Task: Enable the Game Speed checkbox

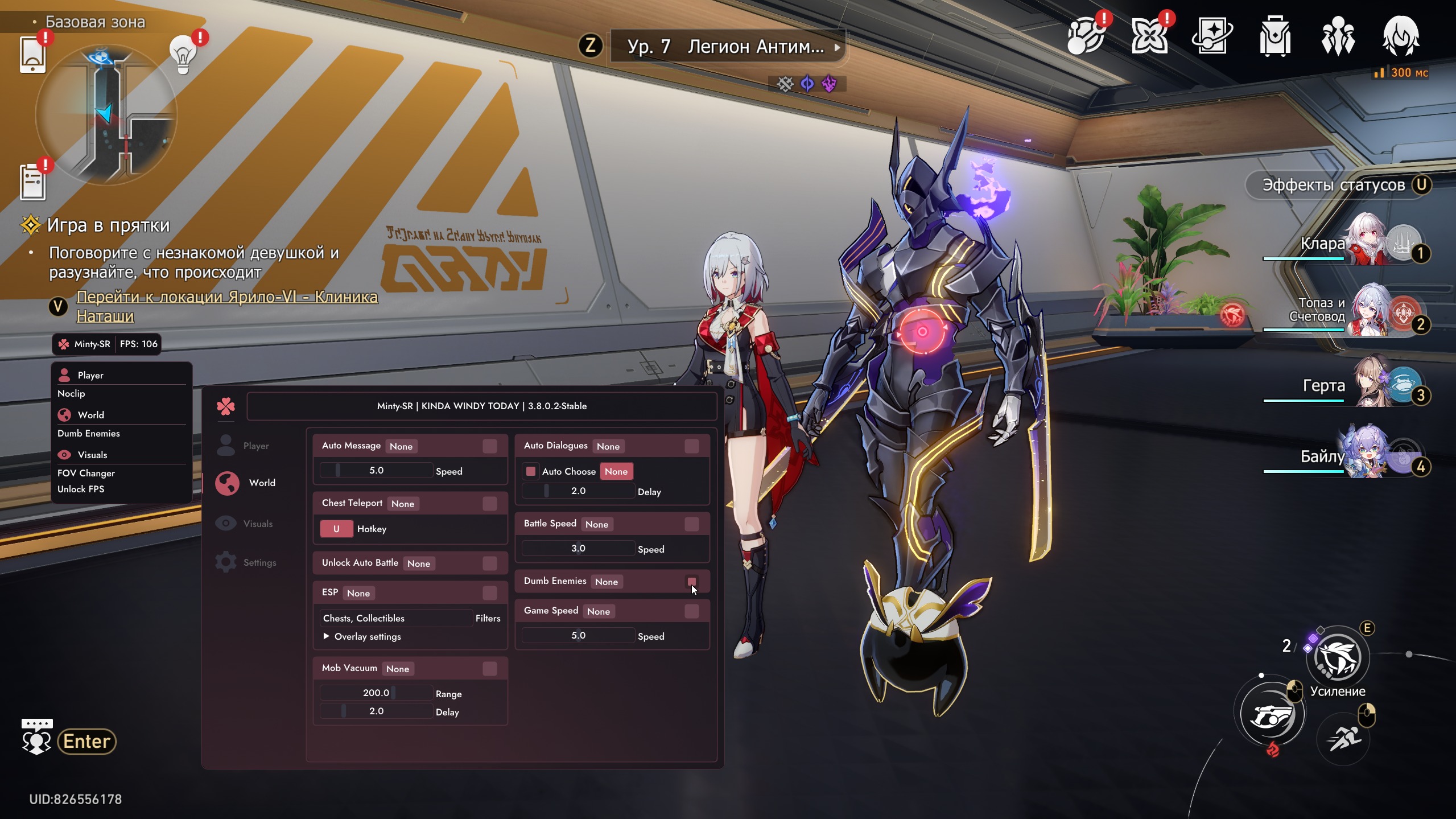Action: click(x=691, y=611)
